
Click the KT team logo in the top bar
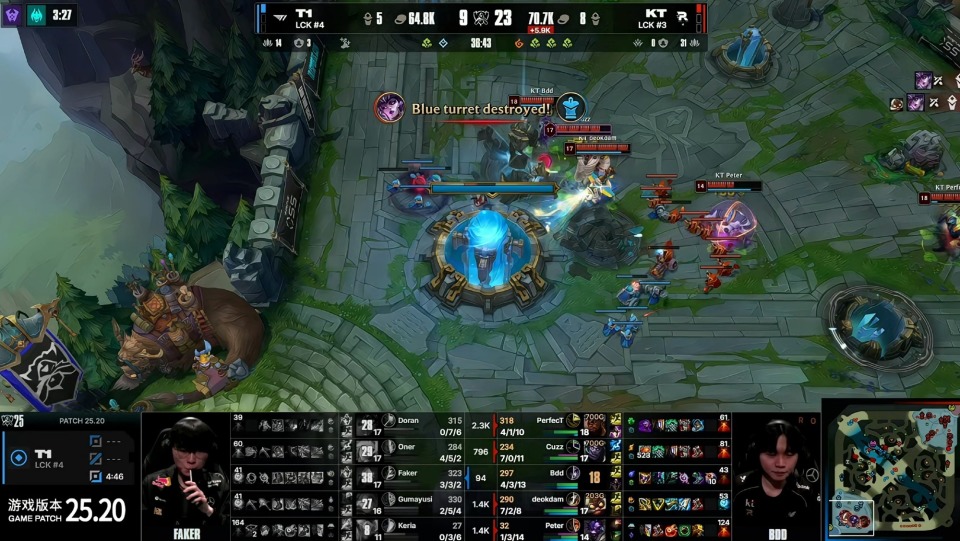pos(679,17)
